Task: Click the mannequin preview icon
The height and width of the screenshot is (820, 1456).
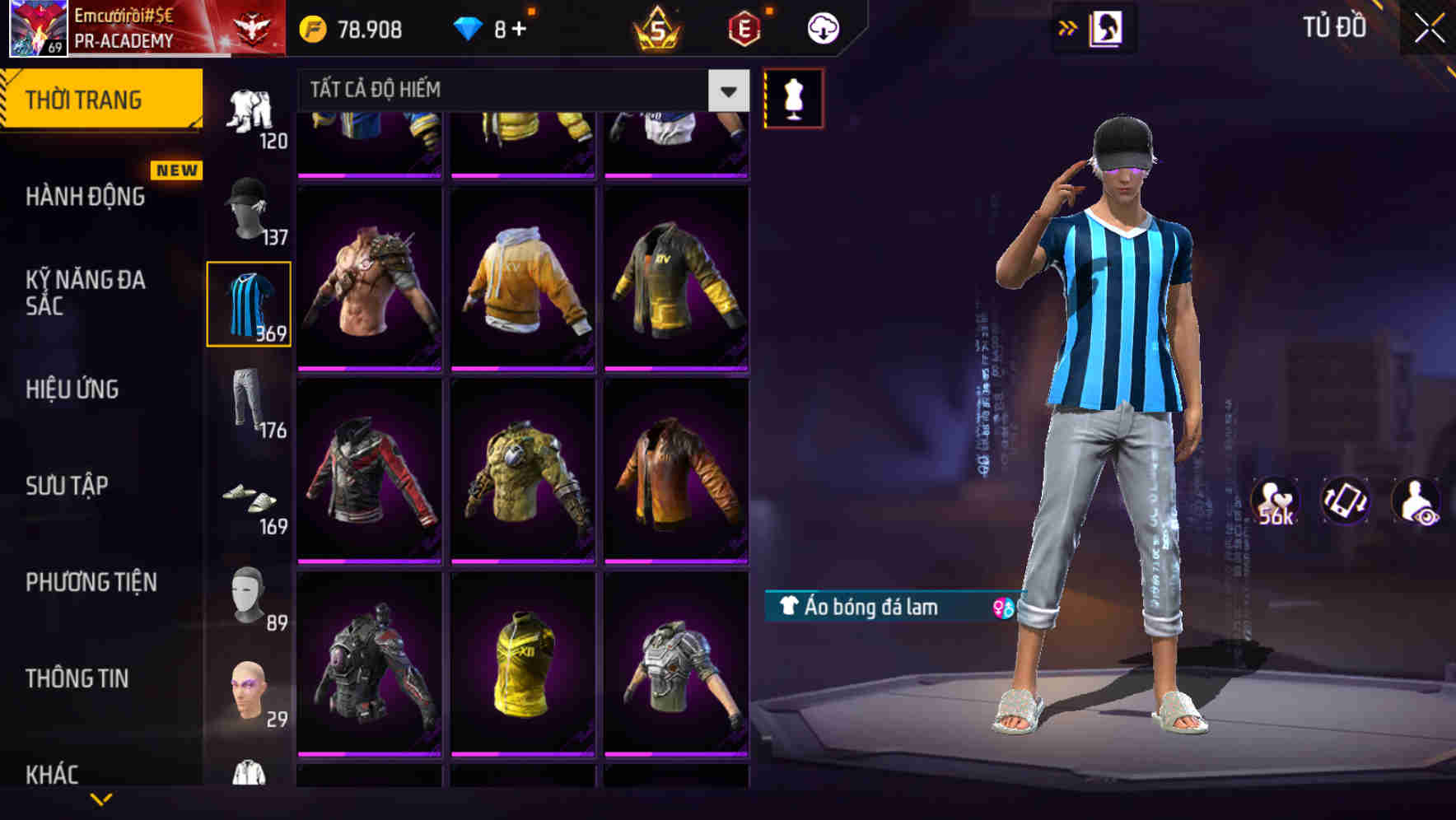Action: click(x=793, y=97)
